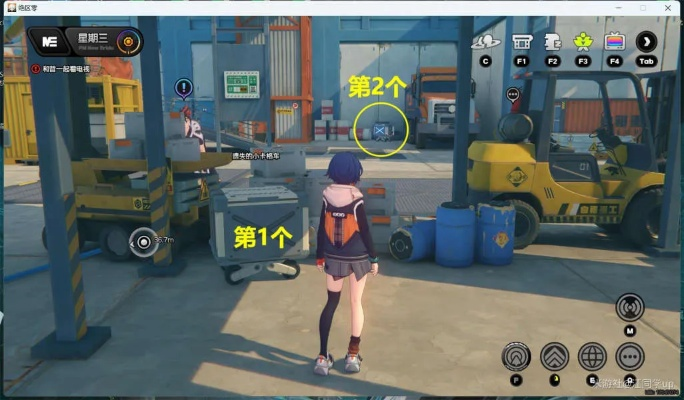Select the distance waypoint marker showing 36.7m
The height and width of the screenshot is (400, 684).
coord(143,240)
